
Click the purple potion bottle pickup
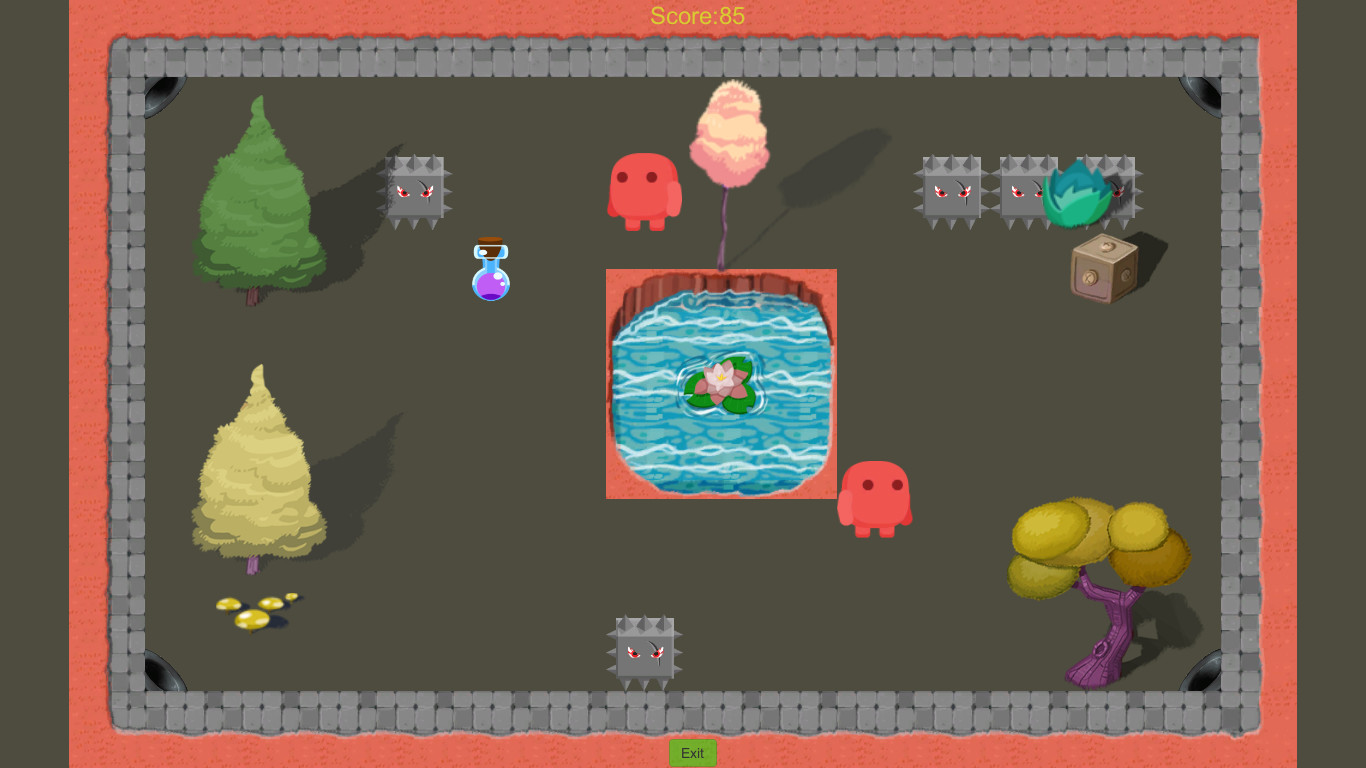[x=490, y=272]
